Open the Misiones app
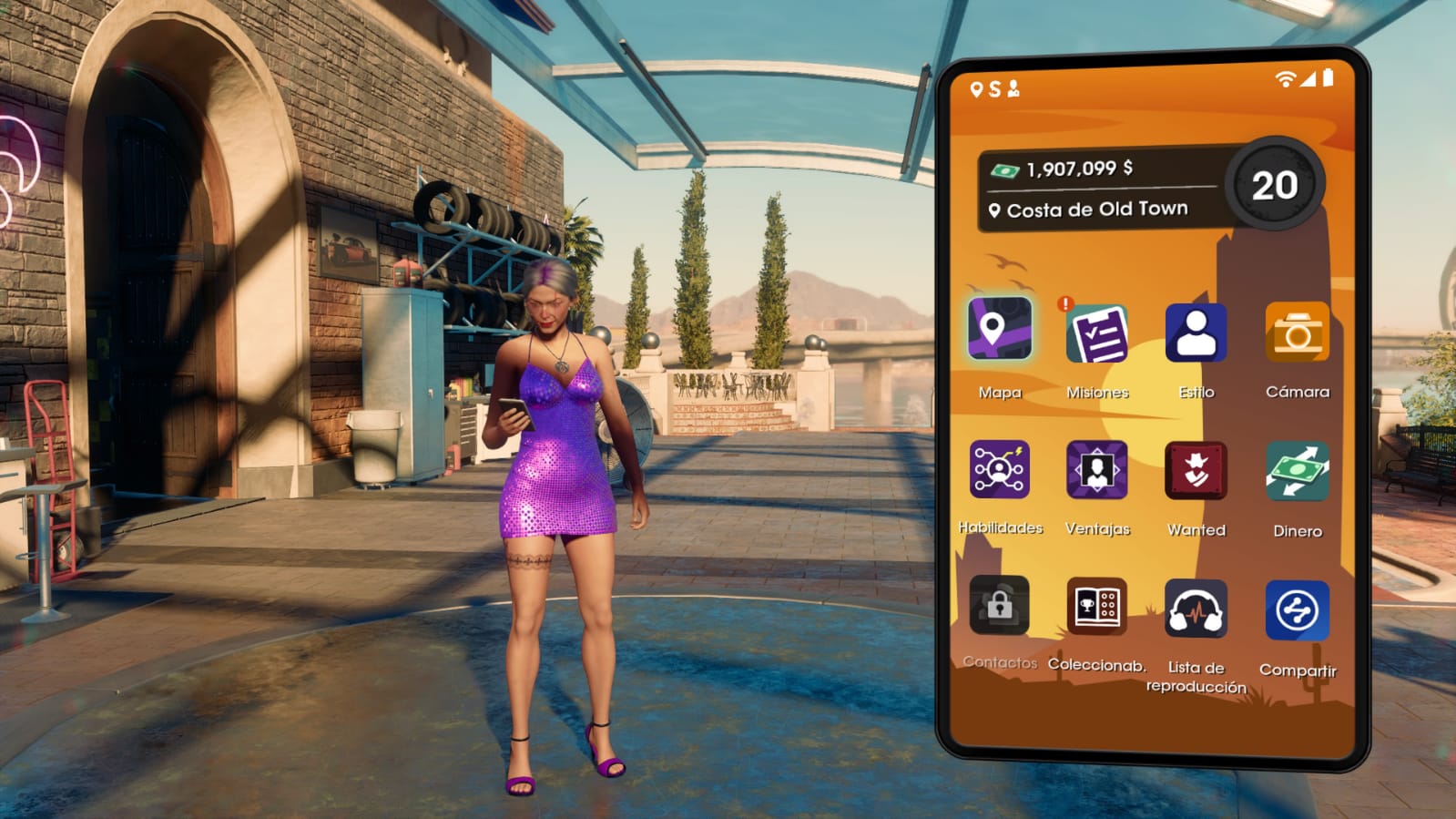Screen dimensions: 1456x819 coord(1097,334)
